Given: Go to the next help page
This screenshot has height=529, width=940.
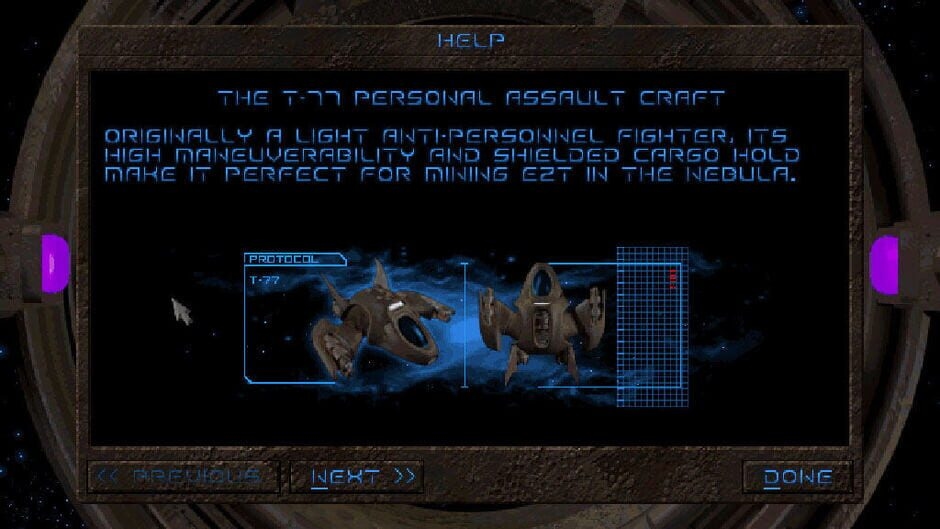Looking at the screenshot, I should [357, 477].
